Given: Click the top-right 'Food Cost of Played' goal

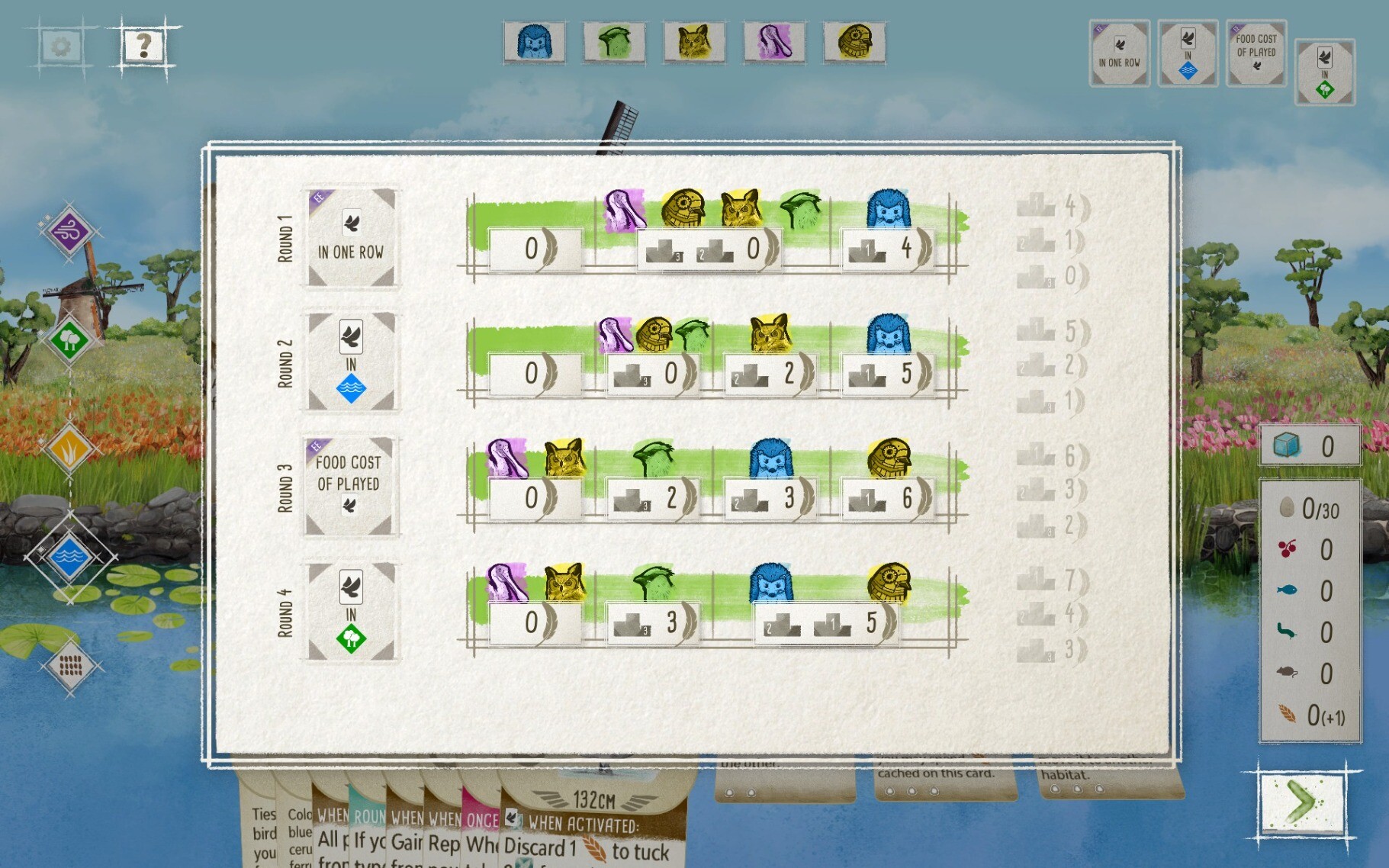Looking at the screenshot, I should [1256, 53].
